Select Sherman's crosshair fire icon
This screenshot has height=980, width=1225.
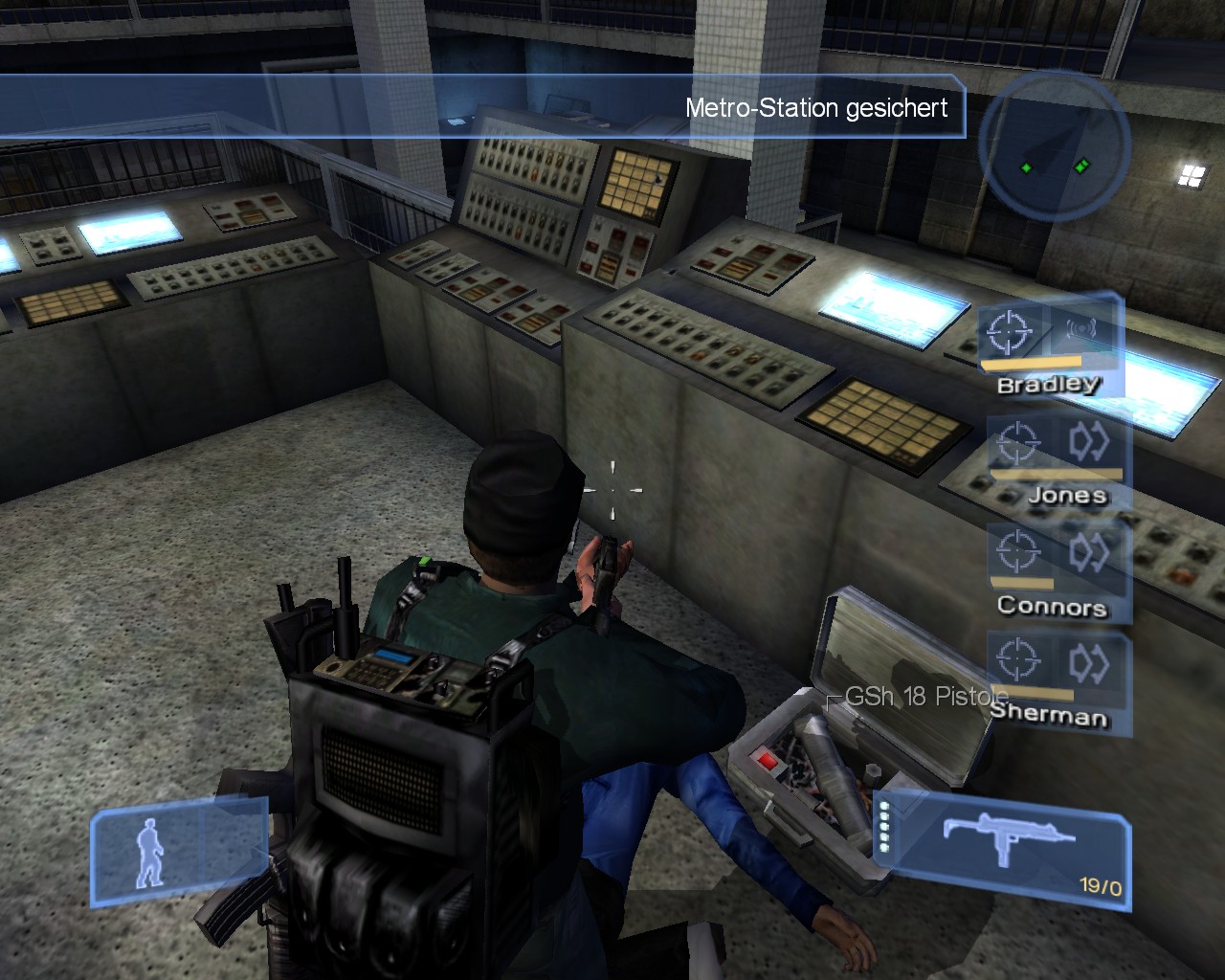(x=1017, y=659)
